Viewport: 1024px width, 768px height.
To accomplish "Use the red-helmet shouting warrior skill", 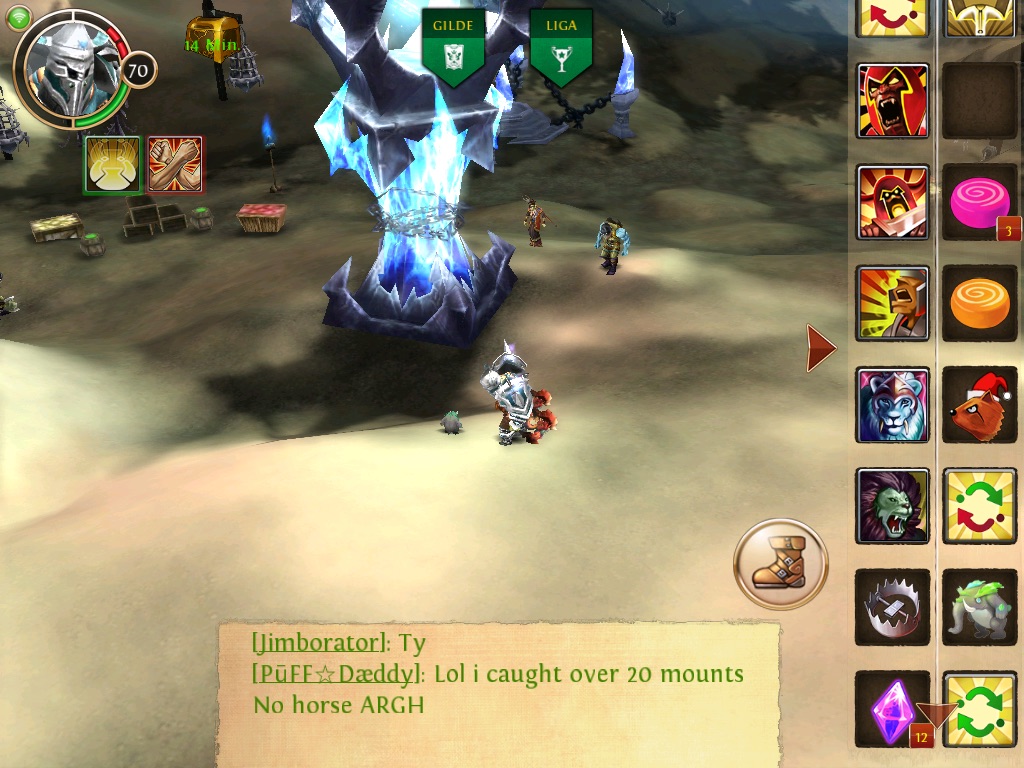I will click(892, 202).
